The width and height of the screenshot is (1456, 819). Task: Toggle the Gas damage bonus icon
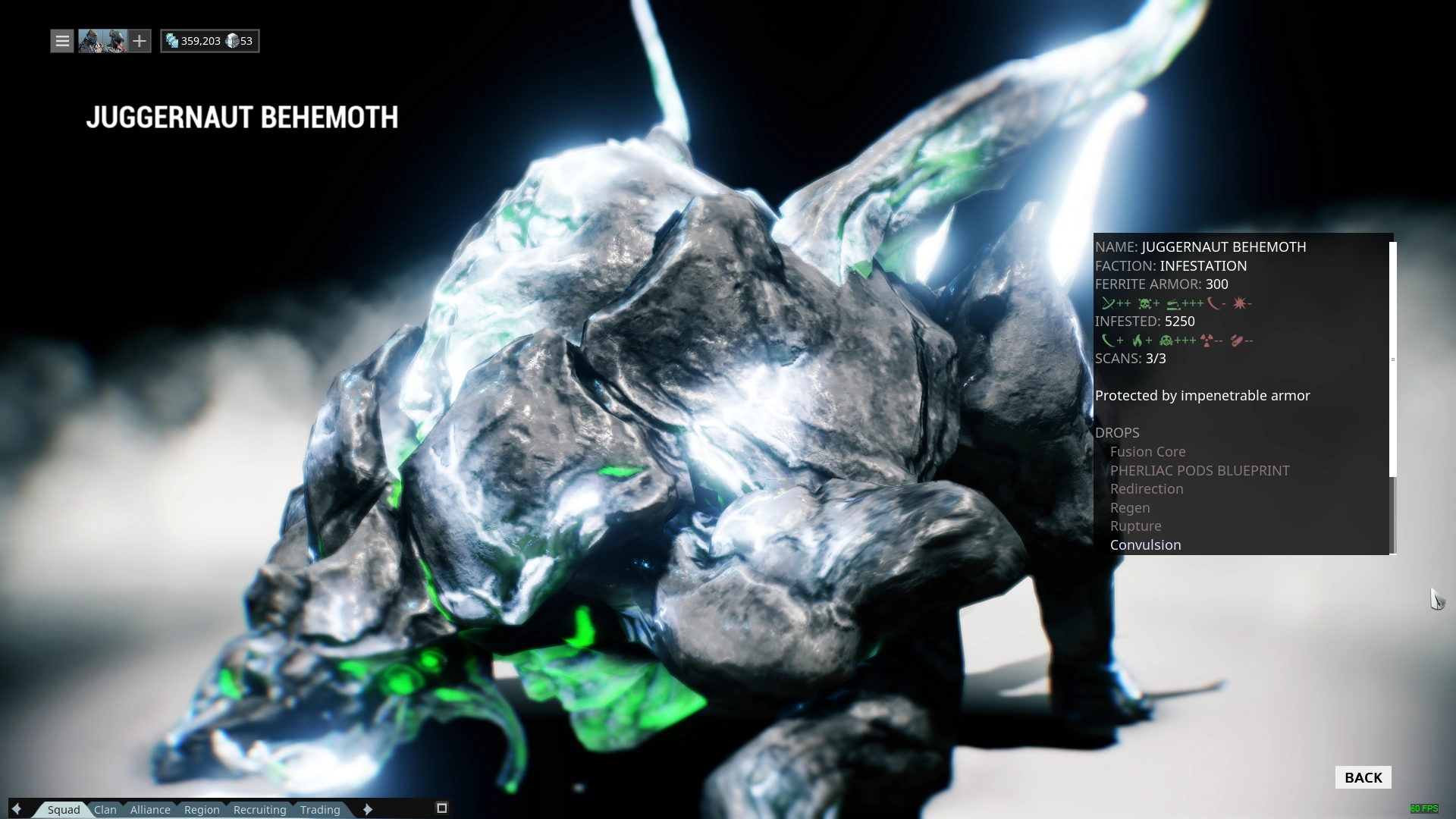(x=1166, y=341)
